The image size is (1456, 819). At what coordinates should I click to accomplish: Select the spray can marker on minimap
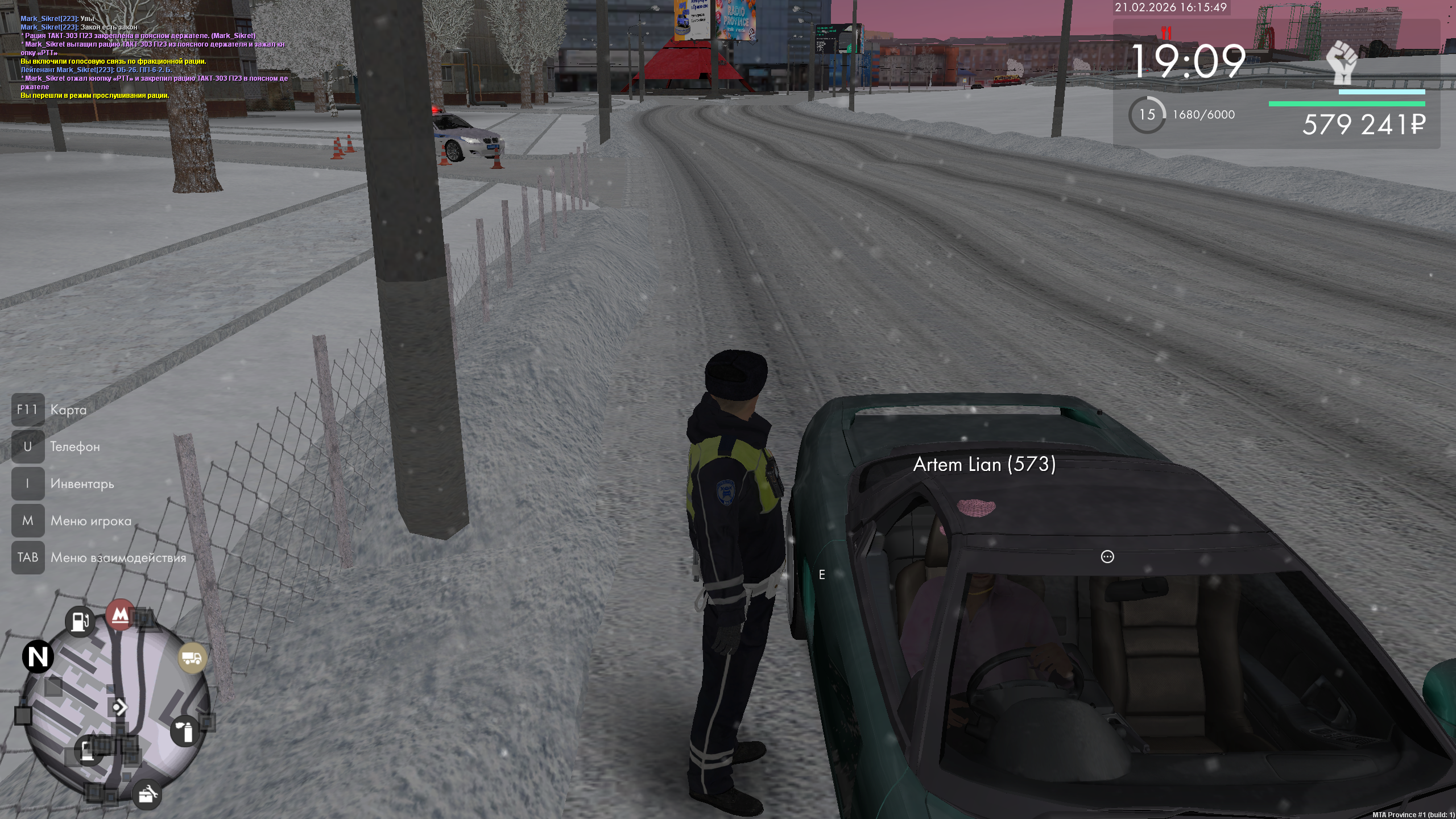click(185, 731)
